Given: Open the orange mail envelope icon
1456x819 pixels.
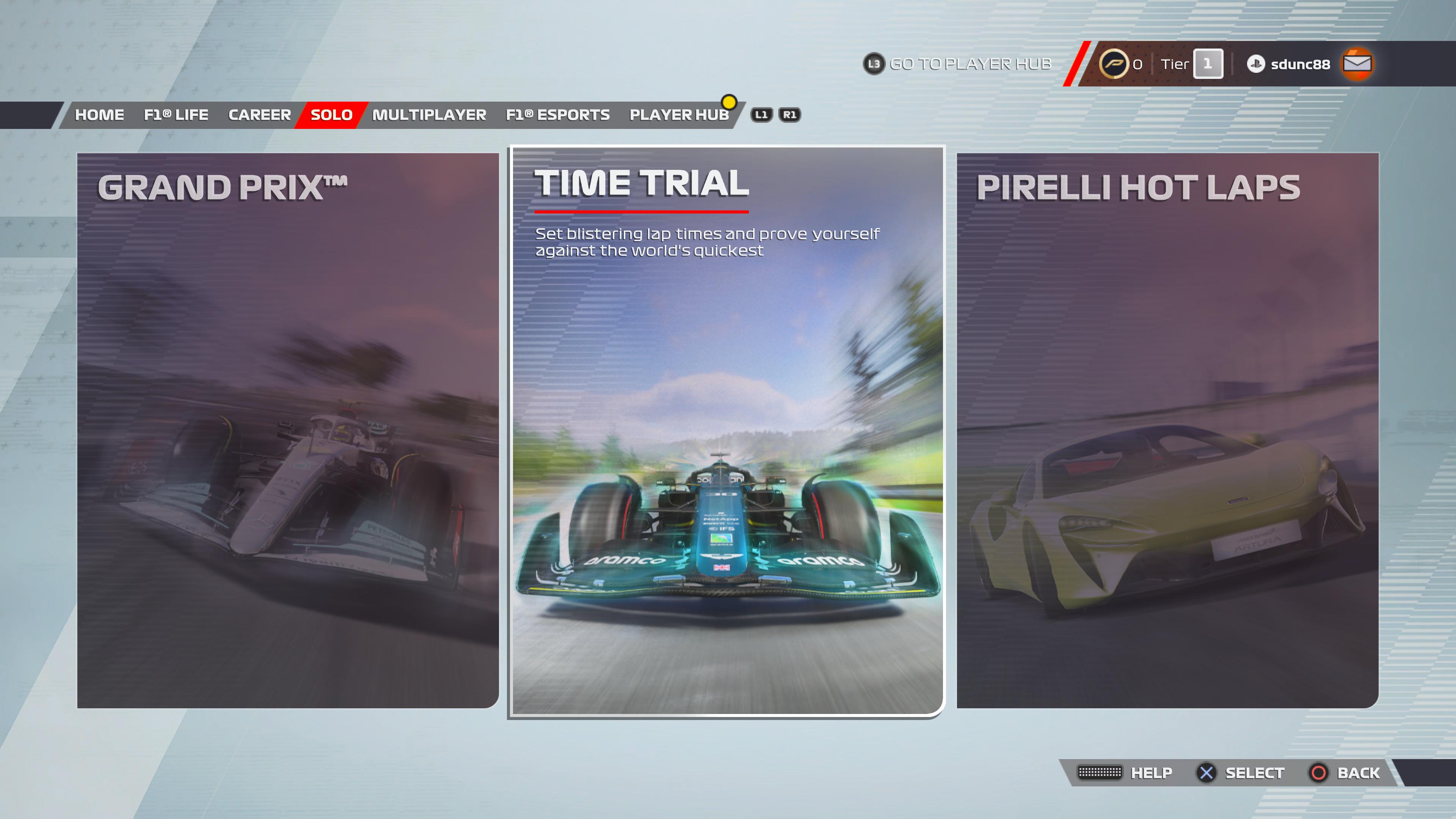Looking at the screenshot, I should coord(1357,64).
